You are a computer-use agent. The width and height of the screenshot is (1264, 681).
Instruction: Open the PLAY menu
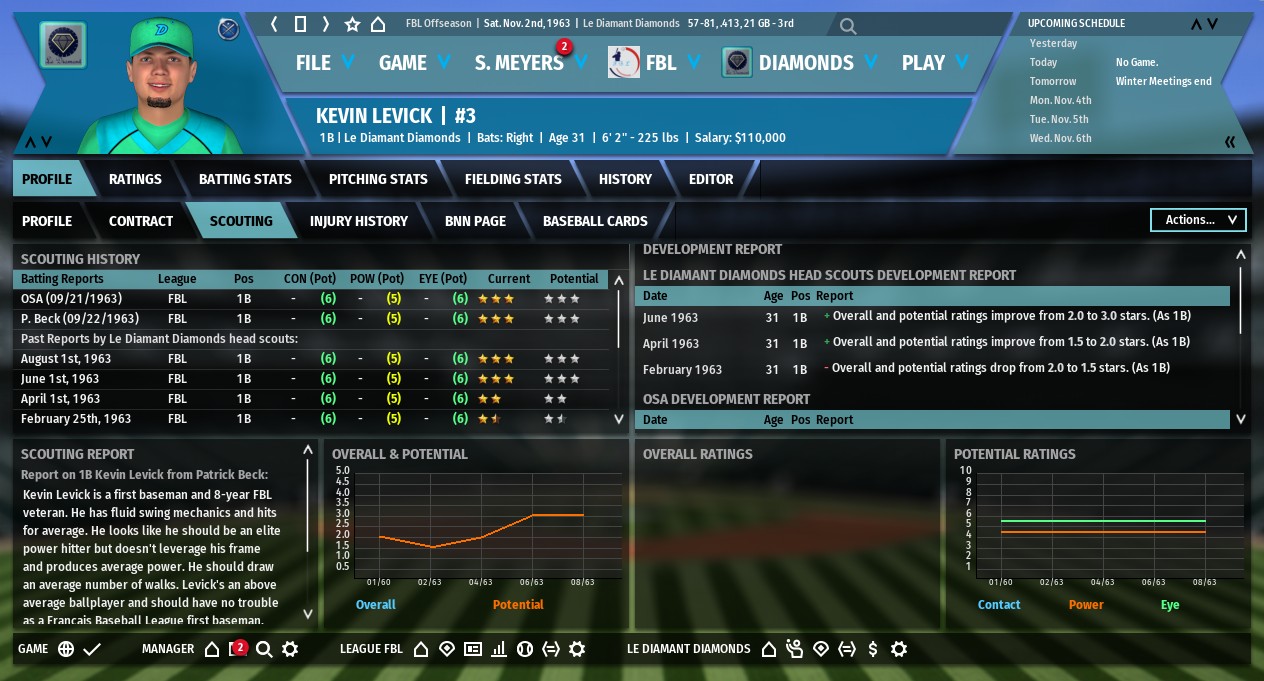point(934,62)
